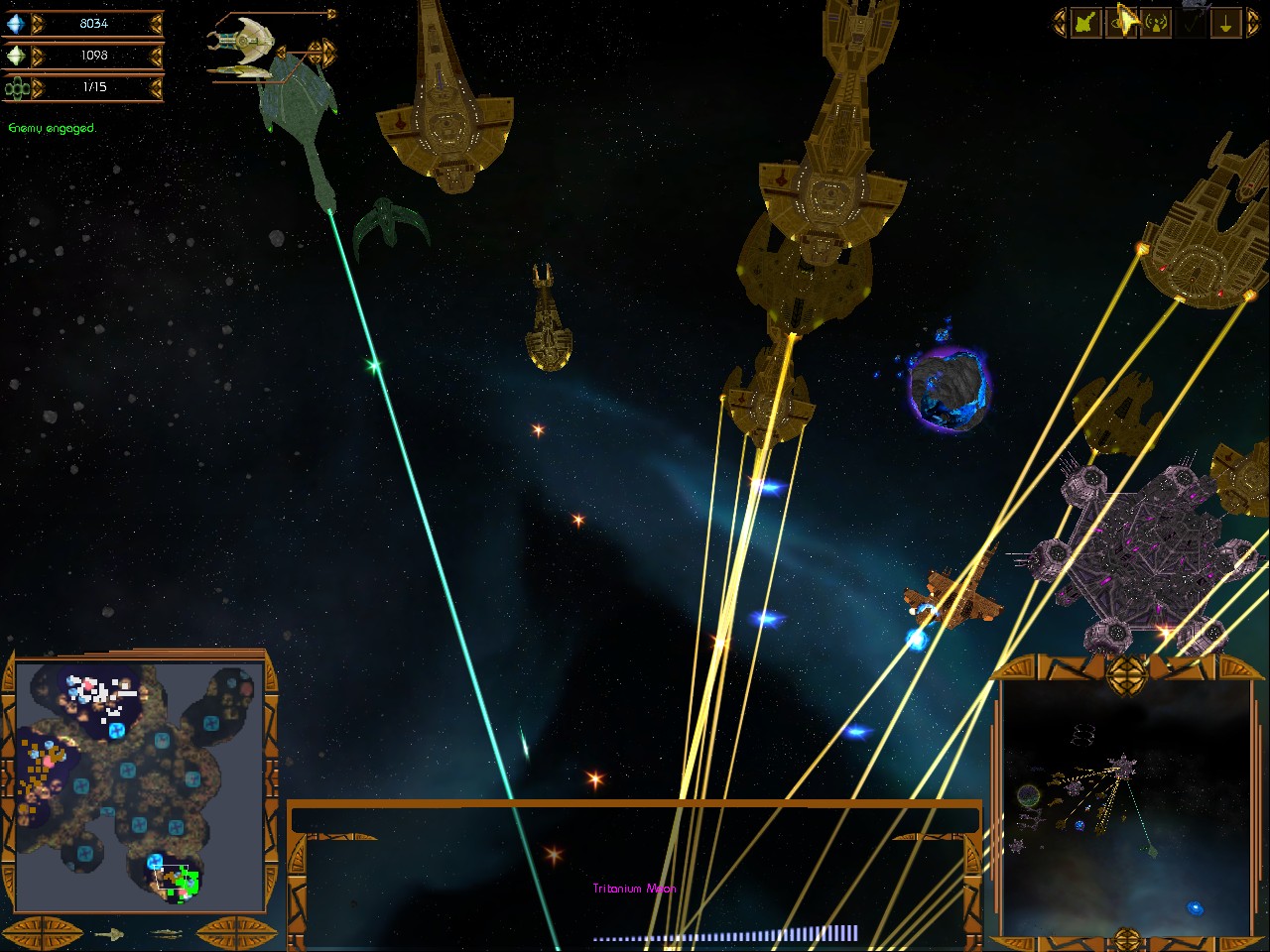Click the downward arrow toolbar button
Viewport: 1270px width, 952px height.
pos(1226,23)
